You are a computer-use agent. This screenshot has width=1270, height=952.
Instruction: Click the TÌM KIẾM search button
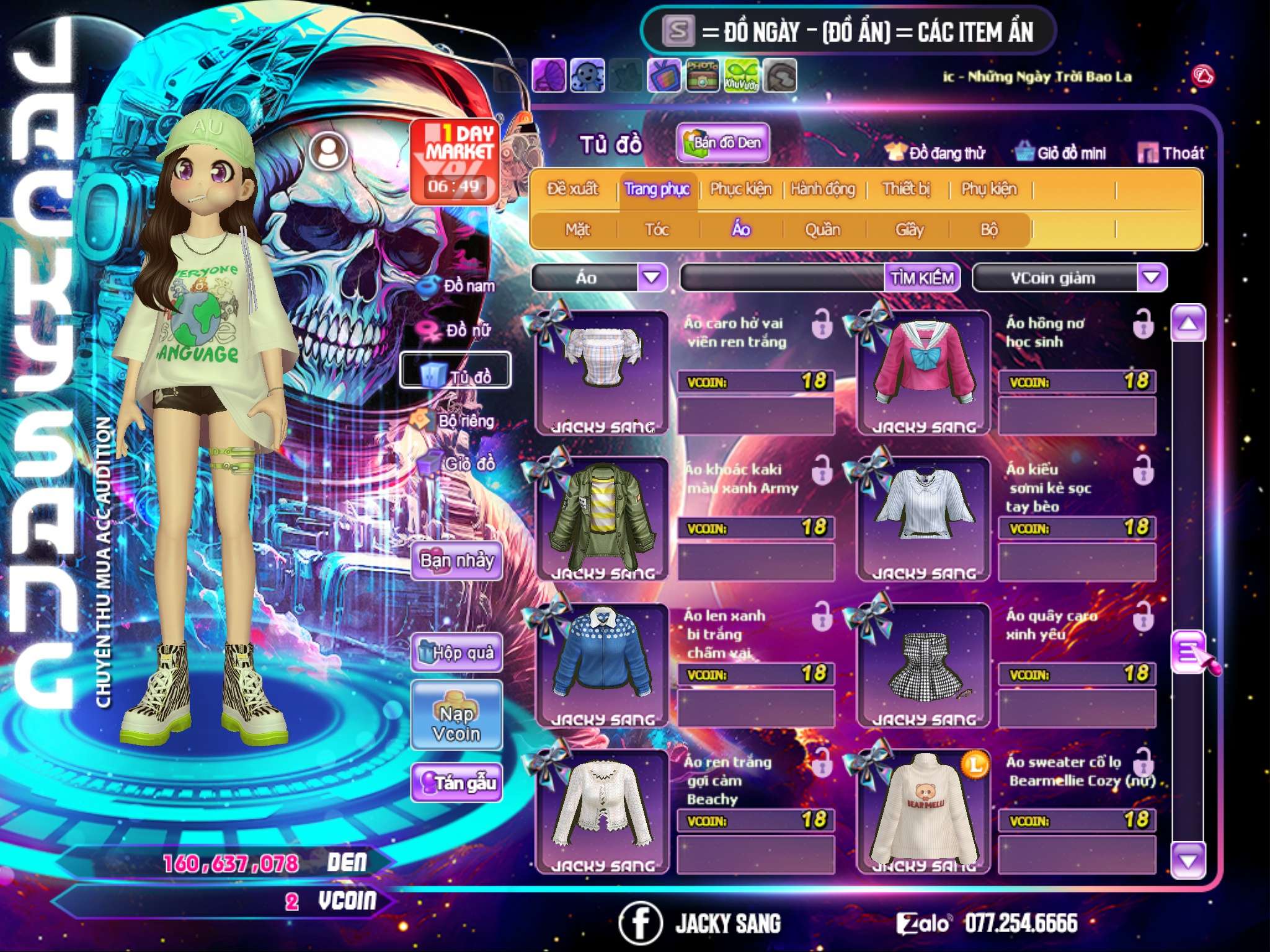click(x=922, y=278)
